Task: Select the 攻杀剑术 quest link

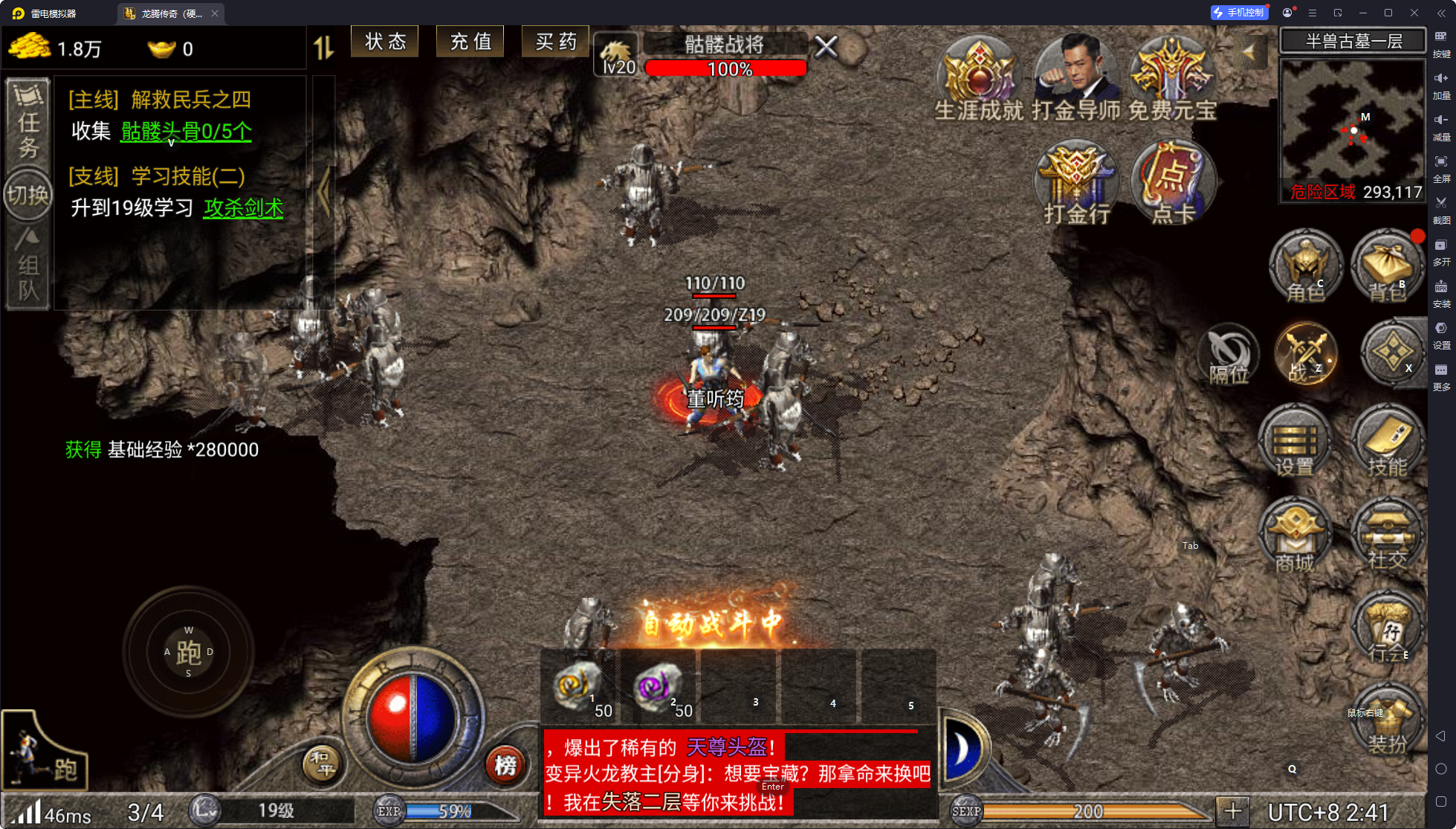Action: coord(244,208)
